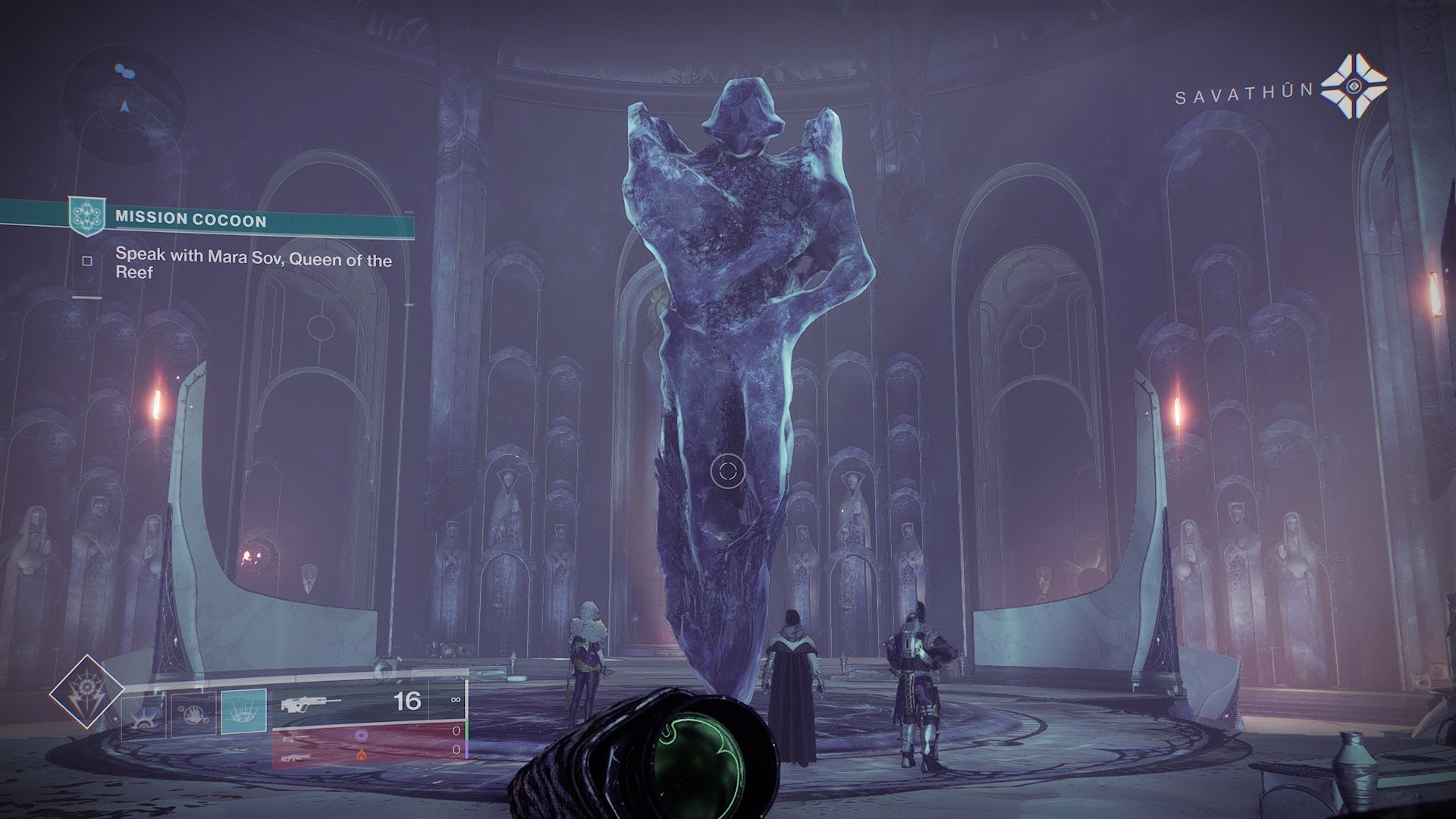This screenshot has width=1456, height=819.
Task: Select the grenade ability icon
Action: [144, 715]
